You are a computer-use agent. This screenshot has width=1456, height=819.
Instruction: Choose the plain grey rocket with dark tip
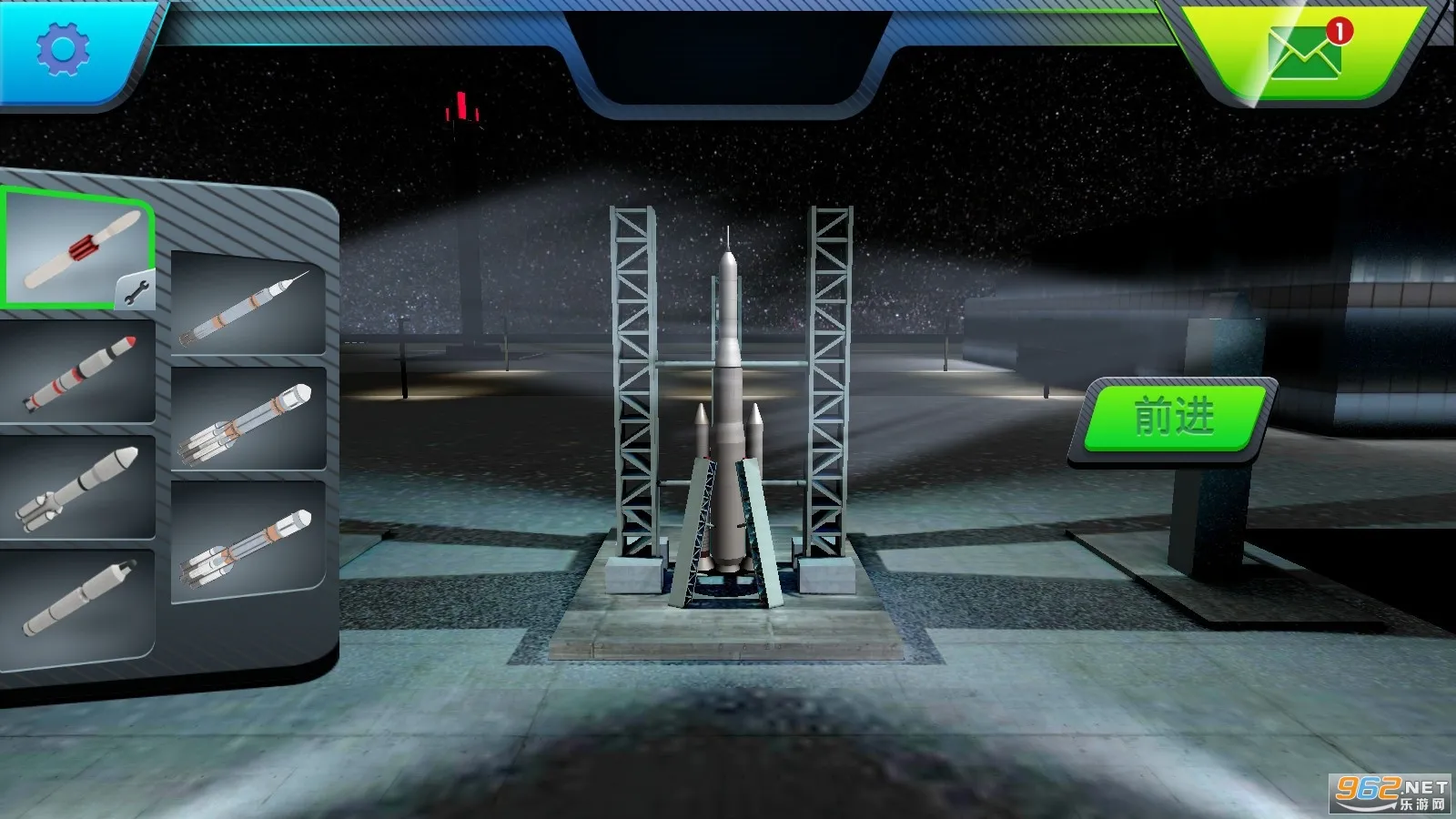coord(76,601)
